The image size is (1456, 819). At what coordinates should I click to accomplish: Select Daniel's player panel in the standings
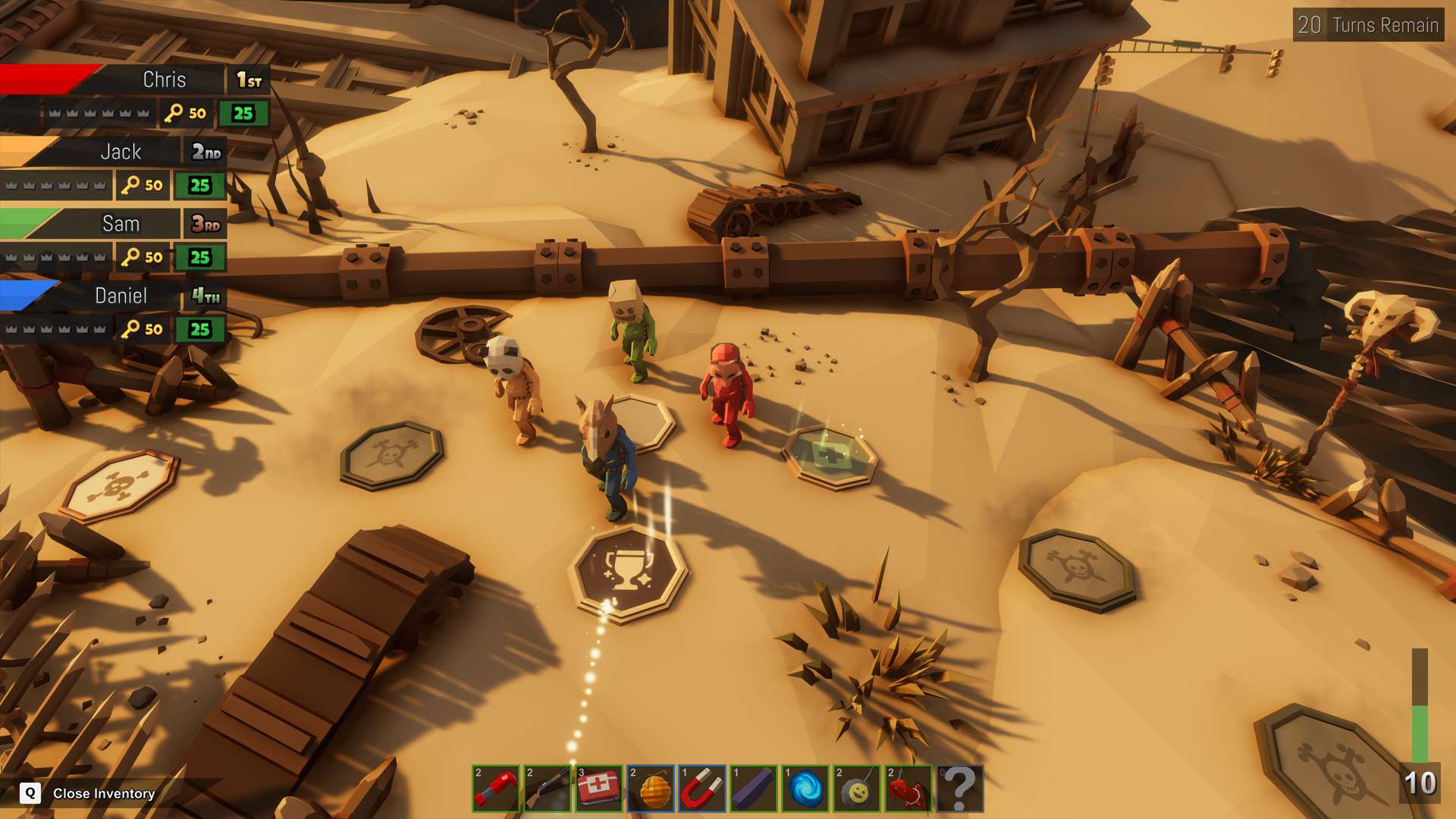pos(121,297)
